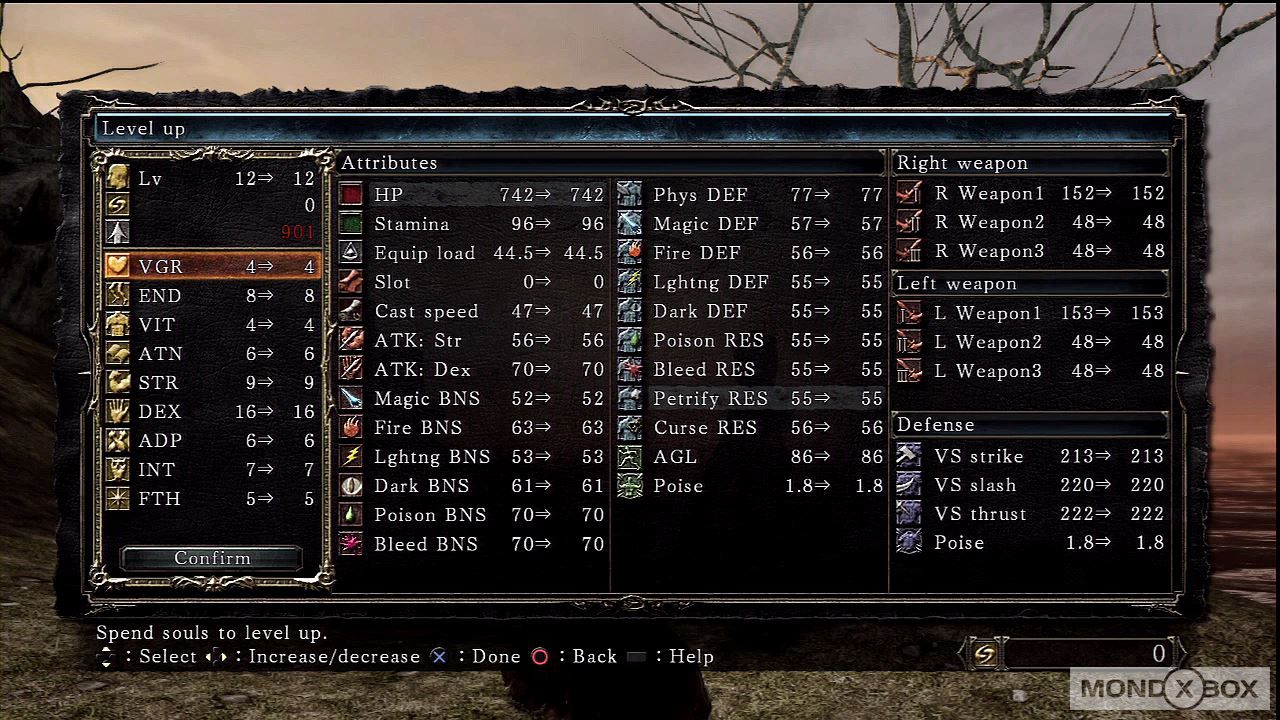Select the STR stat row
The image size is (1280, 720).
212,383
